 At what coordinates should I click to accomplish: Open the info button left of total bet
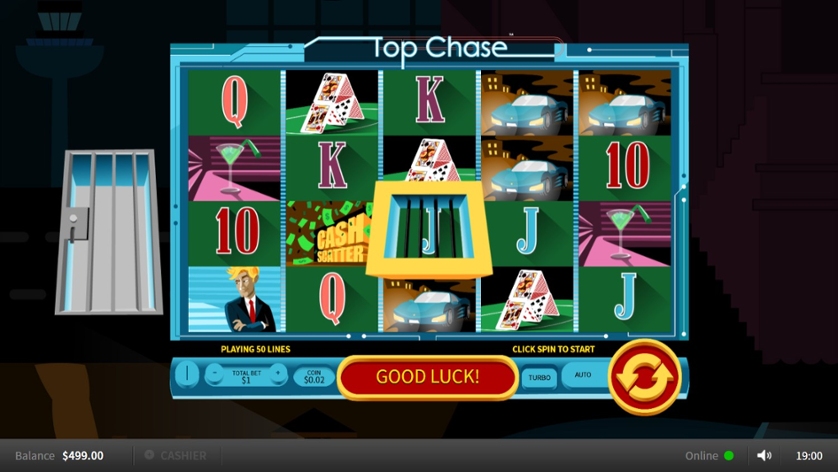coord(187,375)
